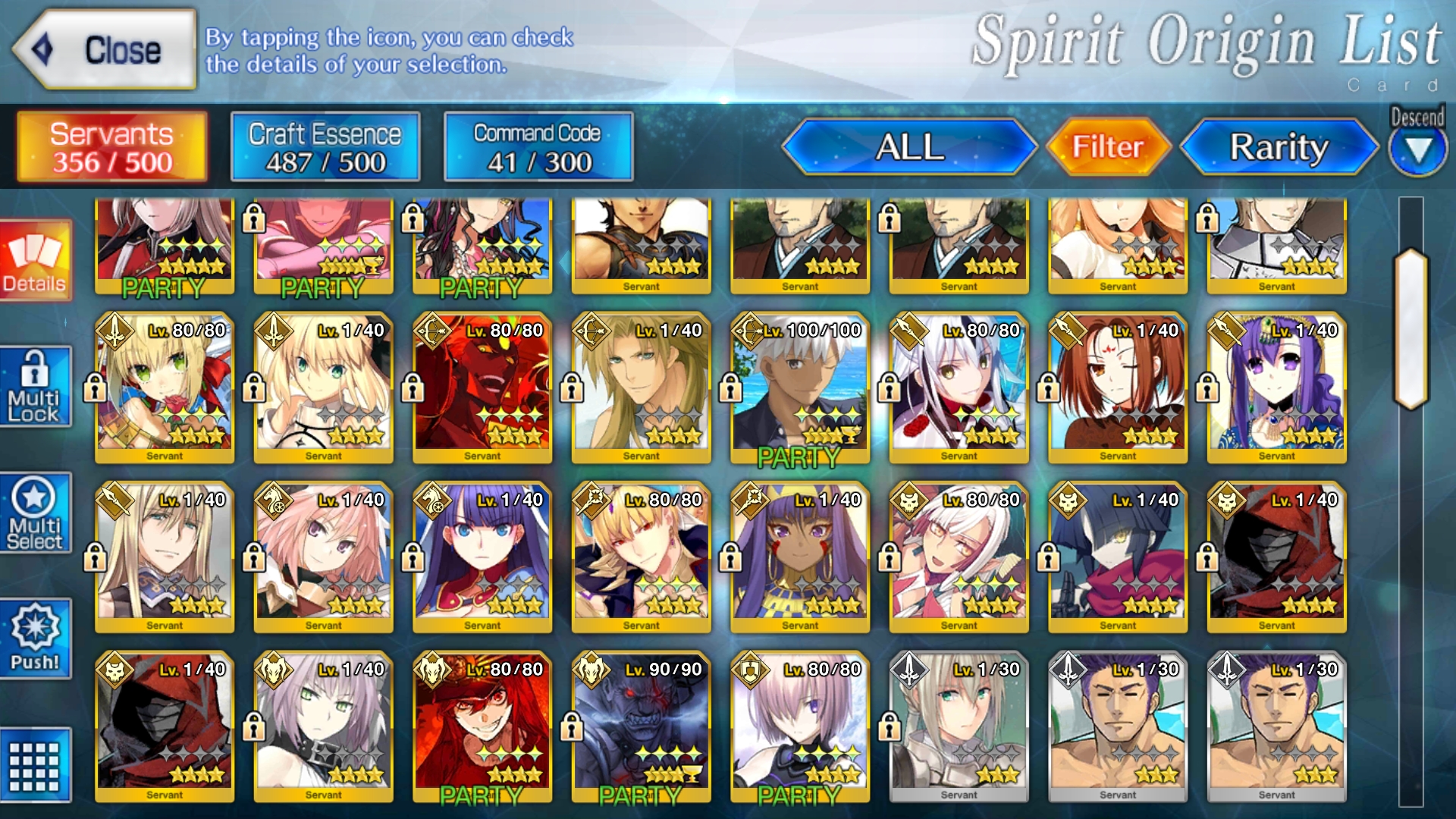Change the grid layout view icon
This screenshot has width=1456, height=819.
35,765
